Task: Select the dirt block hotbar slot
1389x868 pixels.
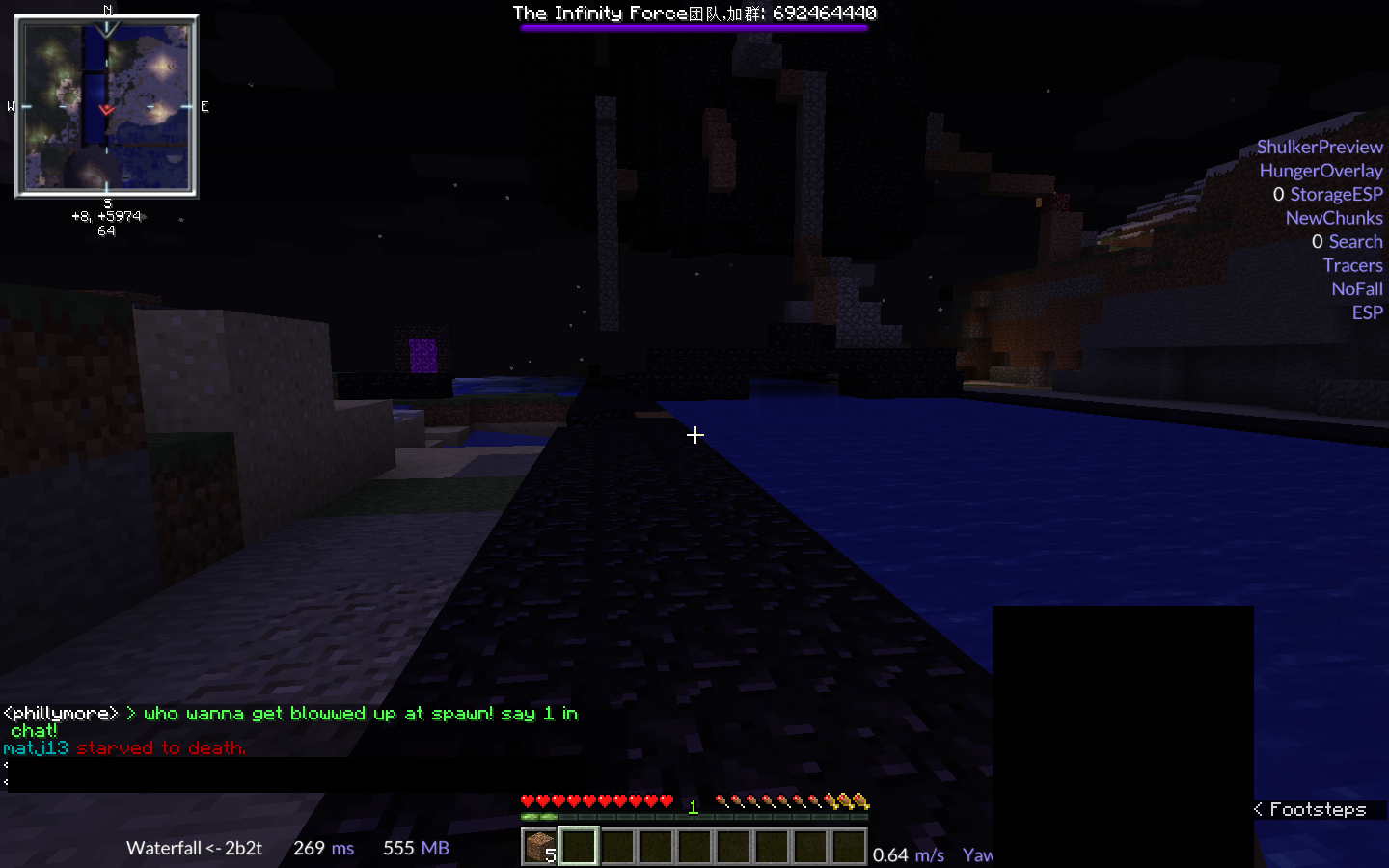Action: coord(539,847)
